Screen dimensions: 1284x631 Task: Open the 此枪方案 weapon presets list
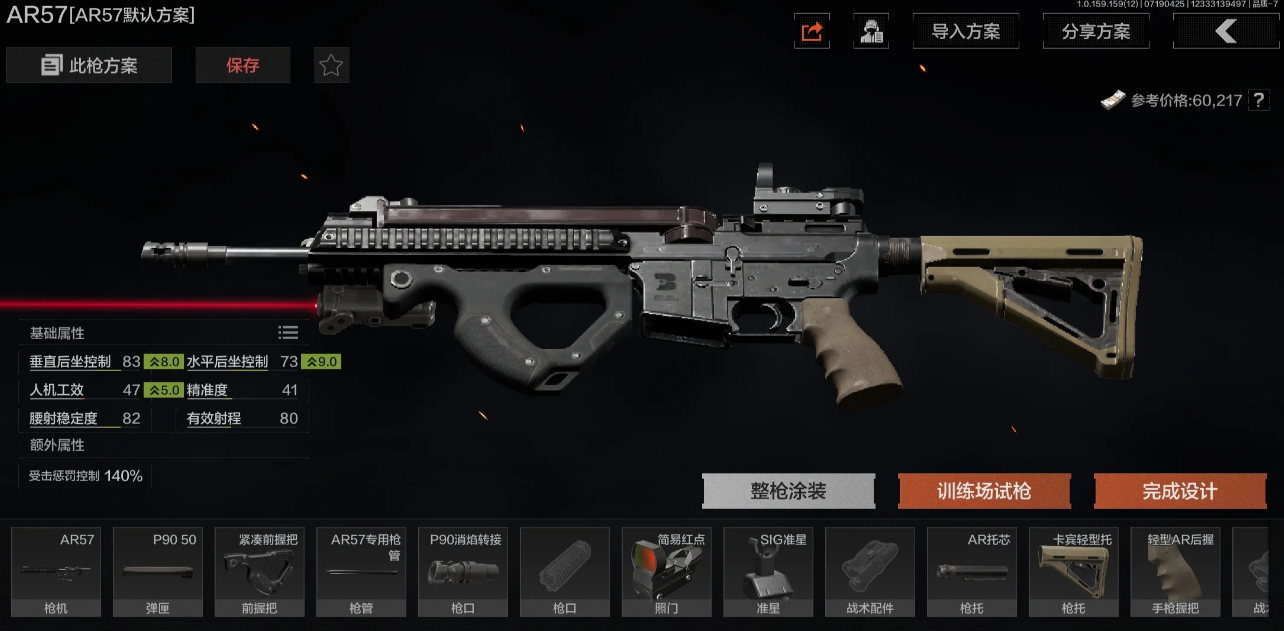coord(89,66)
